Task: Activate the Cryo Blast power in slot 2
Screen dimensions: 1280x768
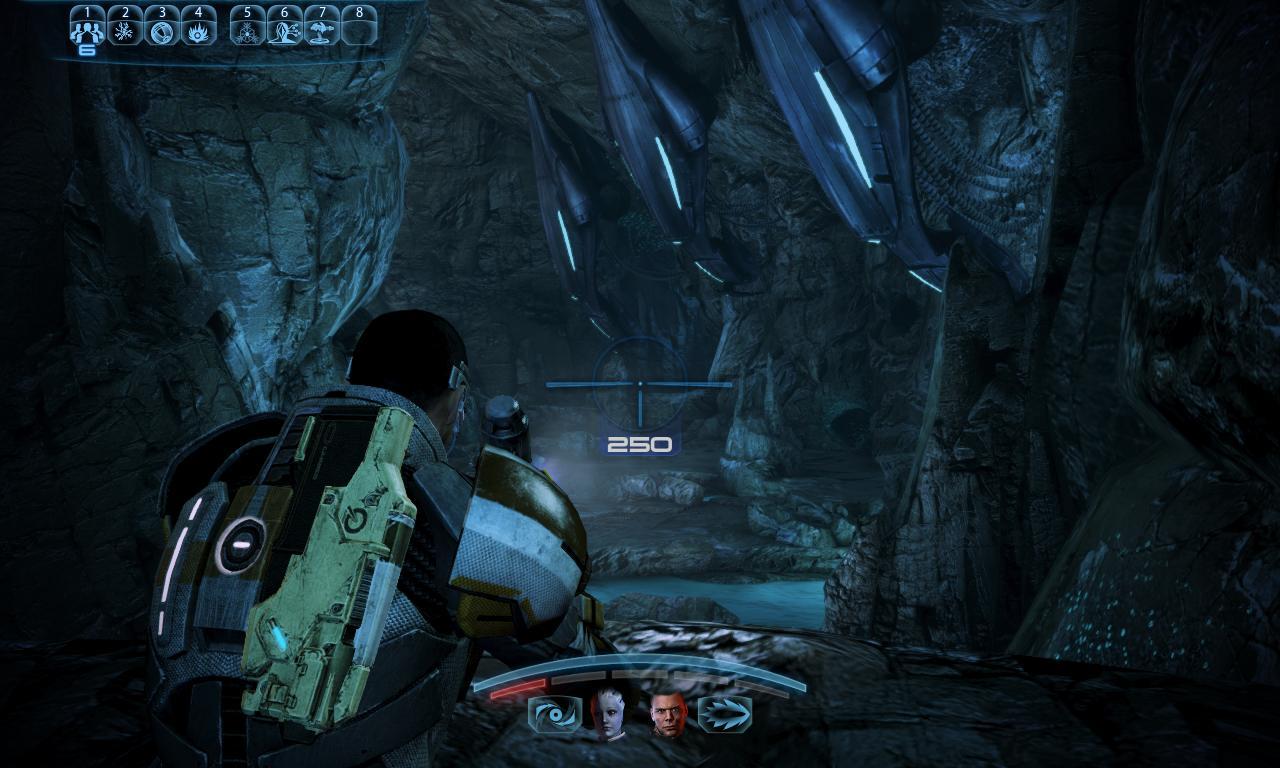Action: (x=125, y=28)
